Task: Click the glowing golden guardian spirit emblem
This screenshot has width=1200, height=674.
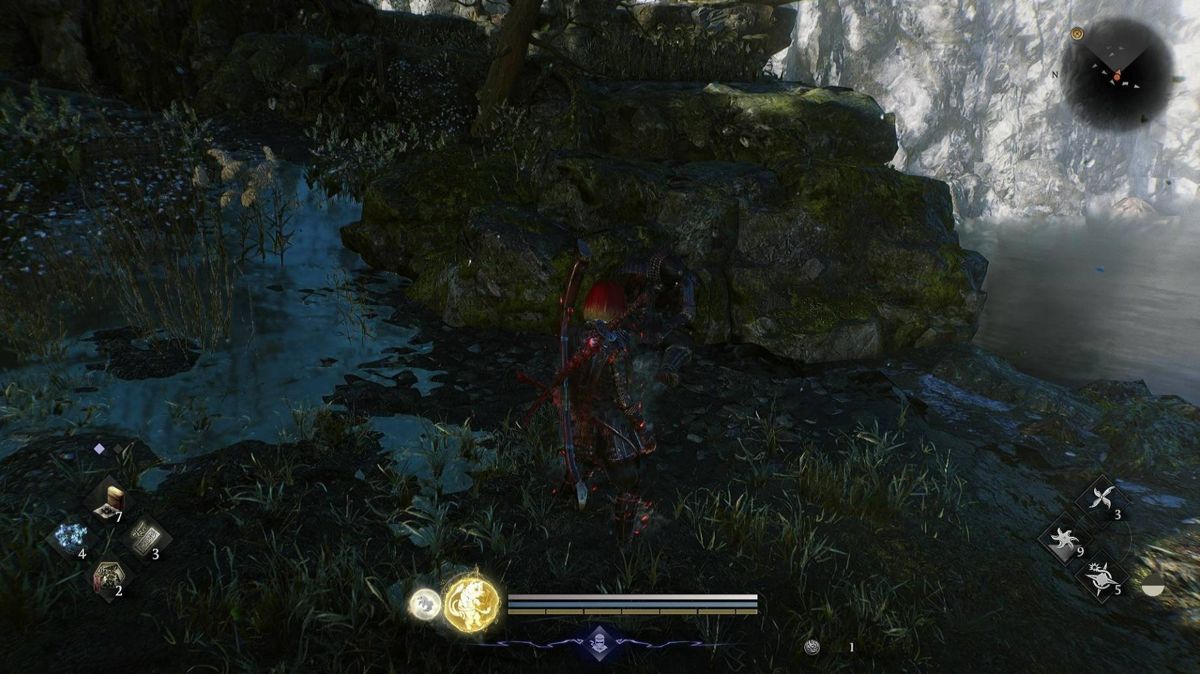Action: 471,604
